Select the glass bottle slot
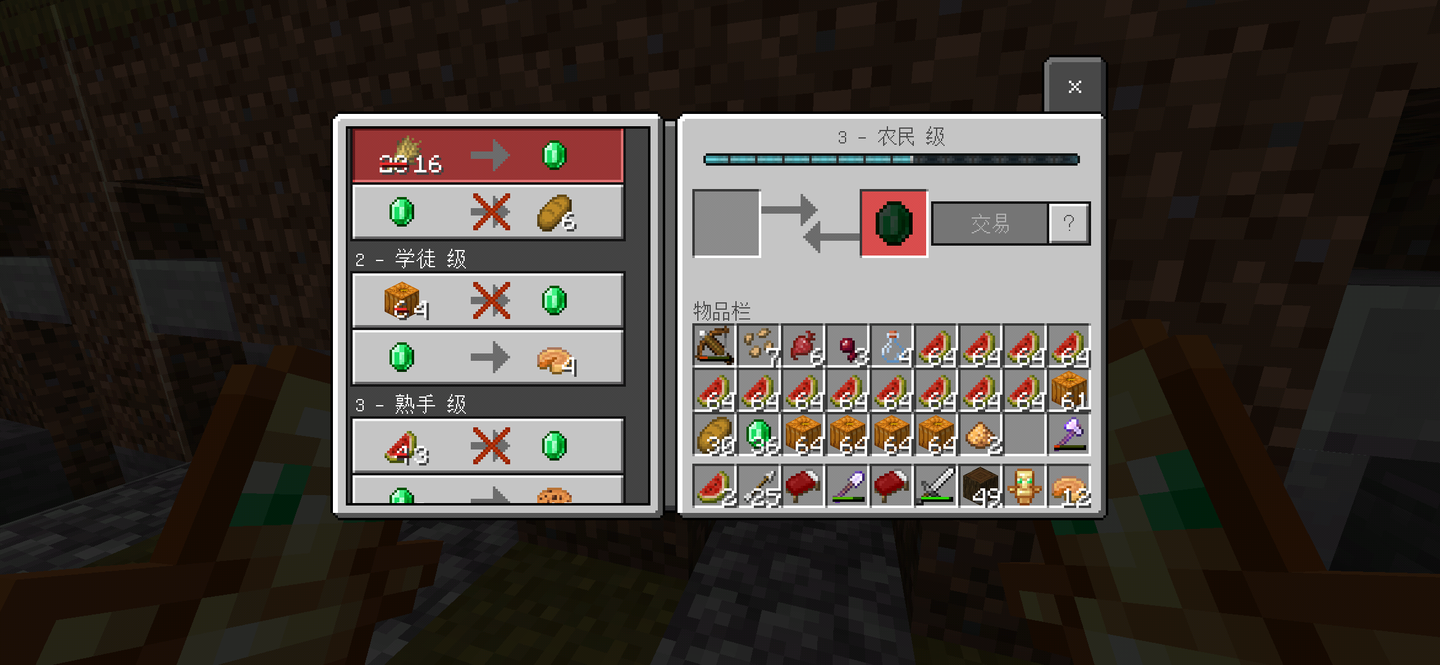The image size is (1440, 665). point(892,346)
